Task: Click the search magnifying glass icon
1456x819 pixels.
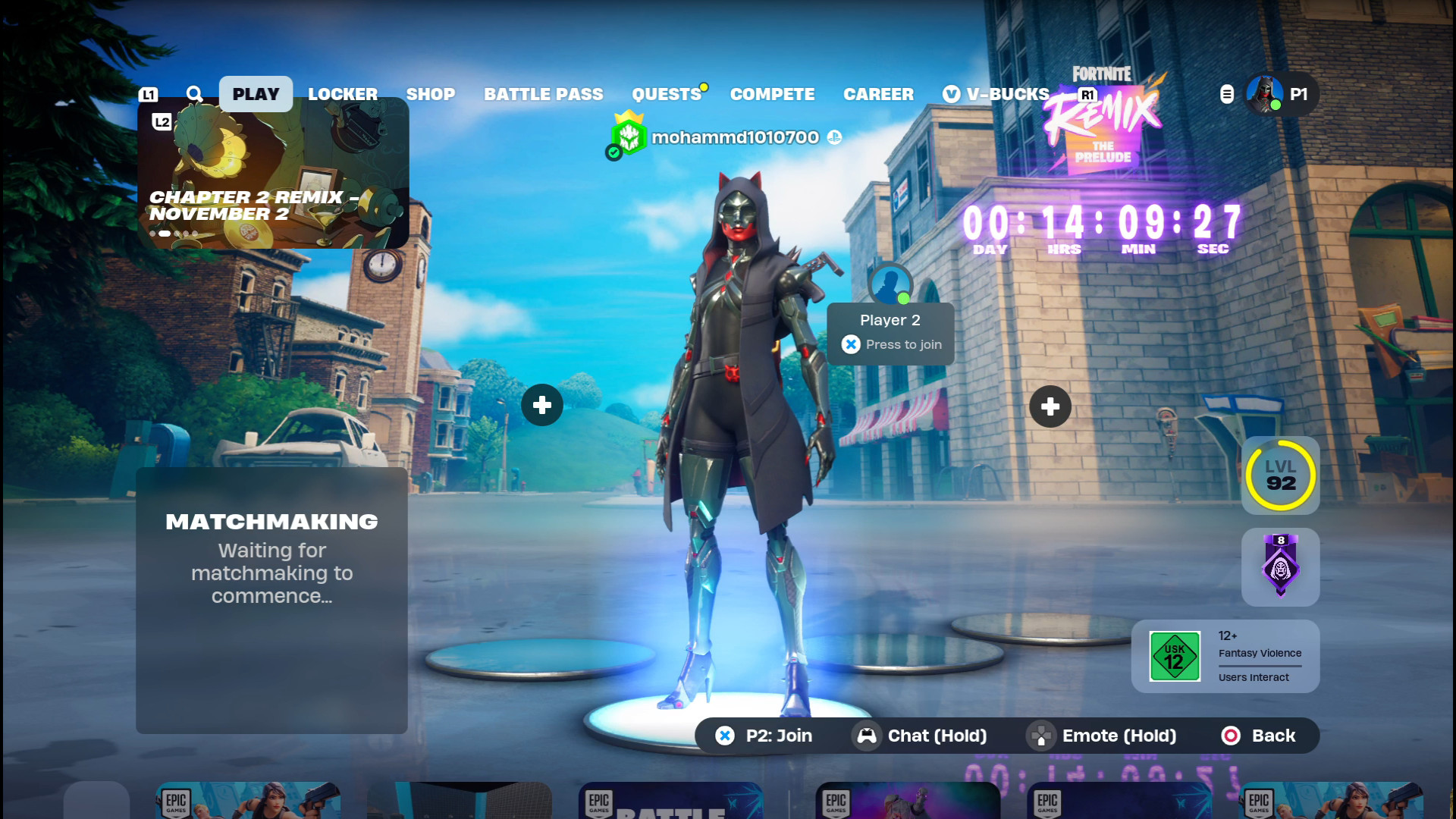Action: 195,94
